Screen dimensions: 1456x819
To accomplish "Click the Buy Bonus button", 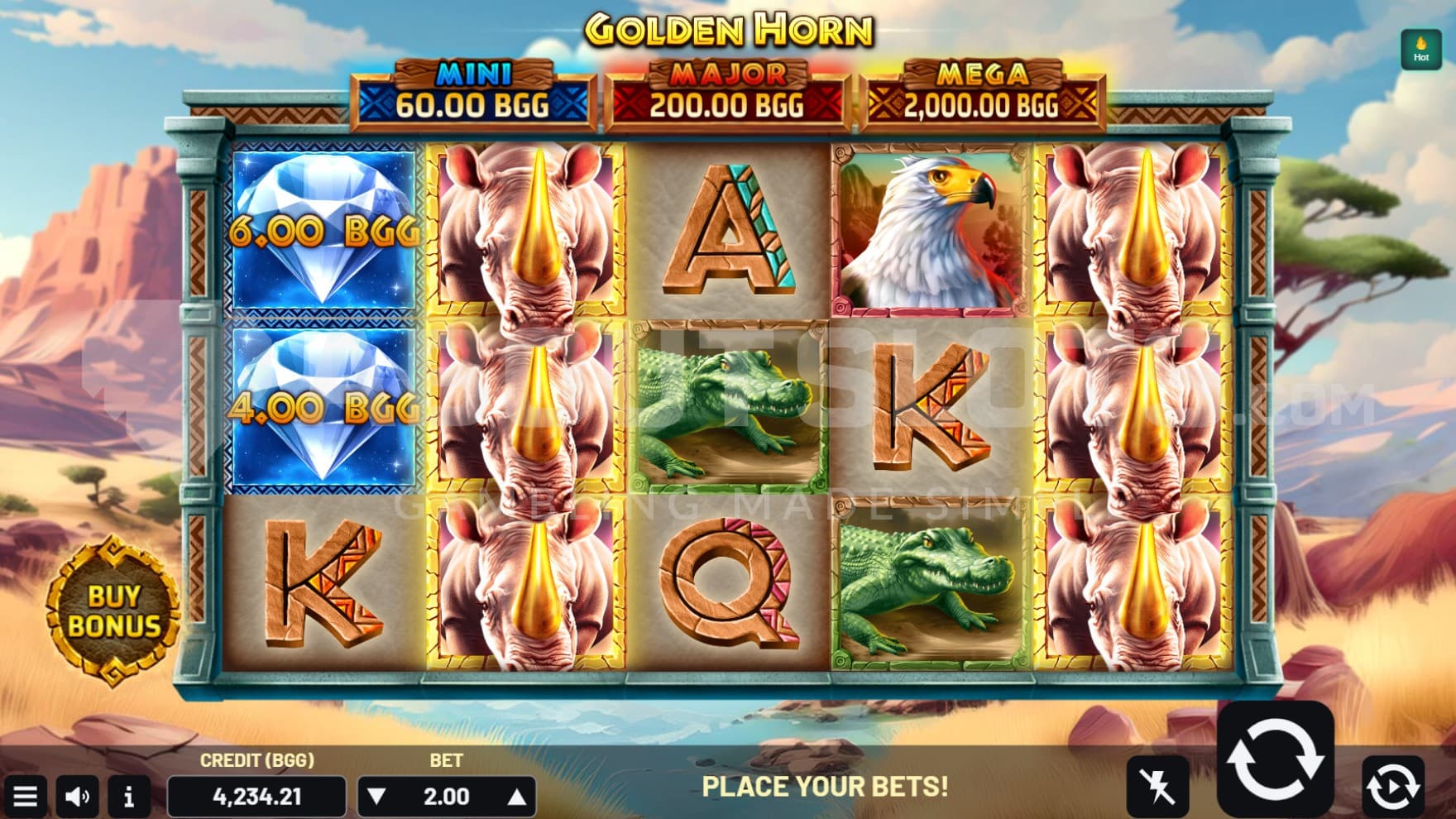I will coord(114,611).
